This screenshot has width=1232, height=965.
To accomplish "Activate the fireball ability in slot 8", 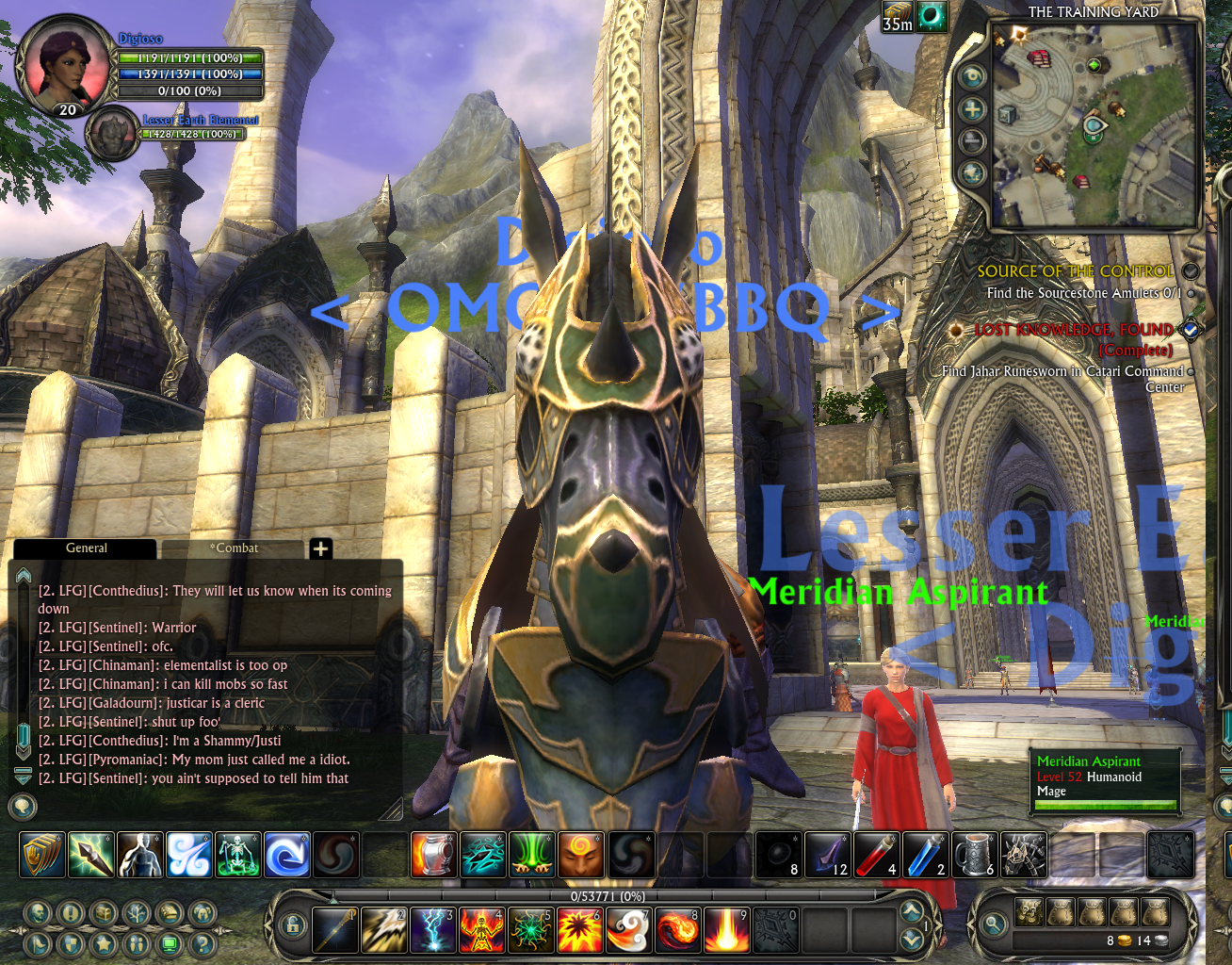I will point(677,929).
